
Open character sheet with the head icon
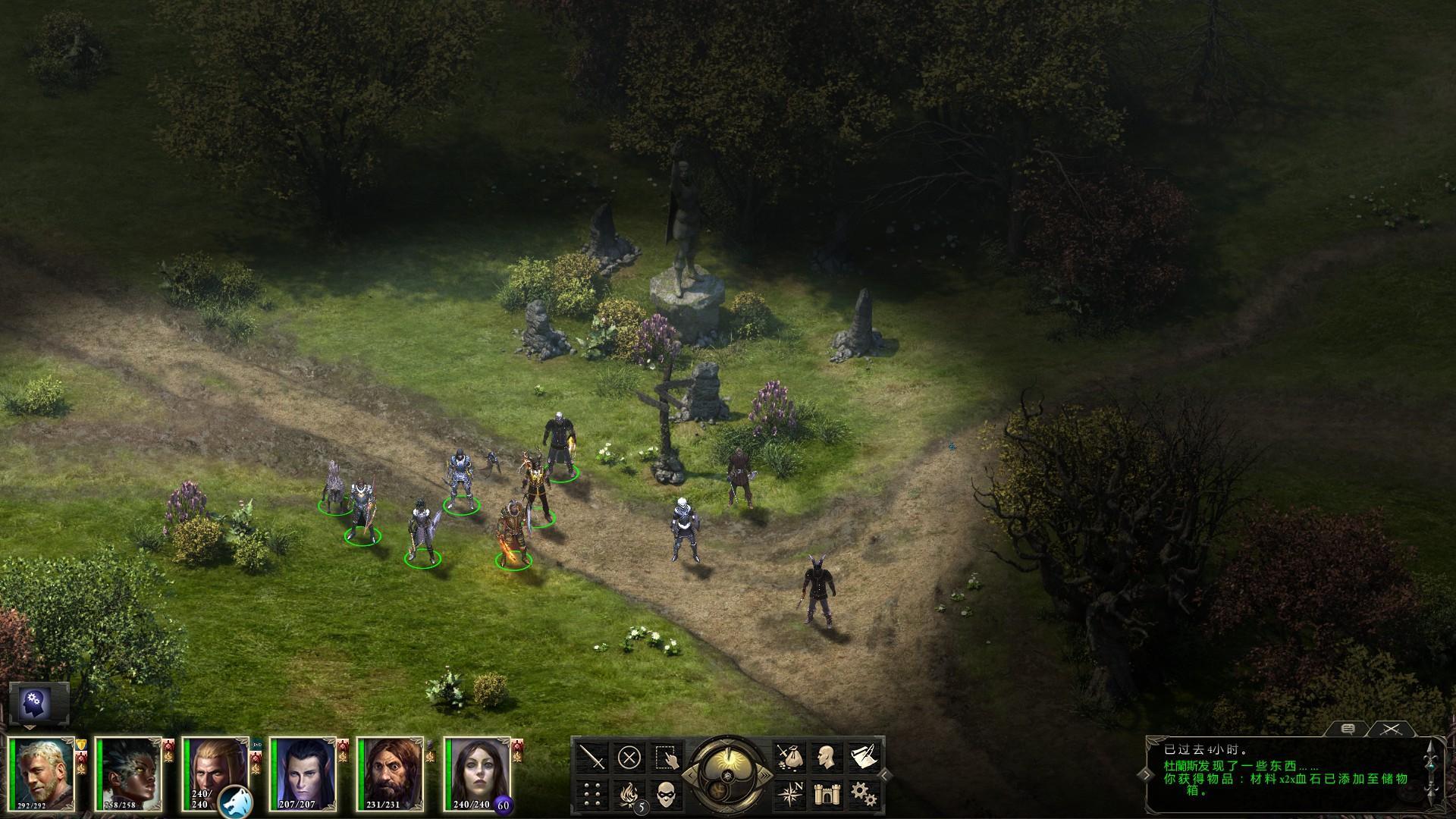pos(825,757)
